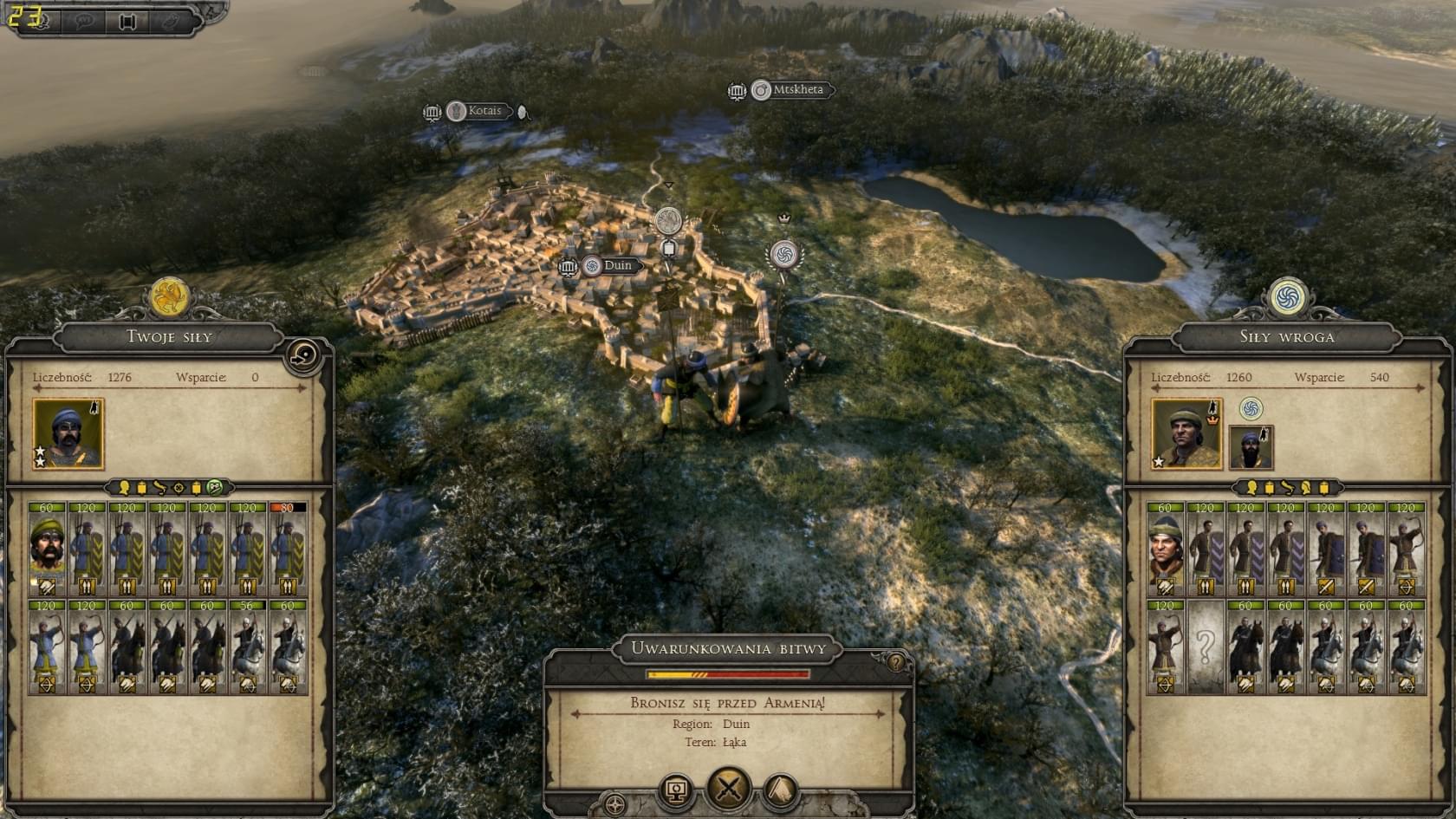The width and height of the screenshot is (1456, 819).
Task: Click the swirl arrow button on Twoje siły
Action: (x=303, y=355)
